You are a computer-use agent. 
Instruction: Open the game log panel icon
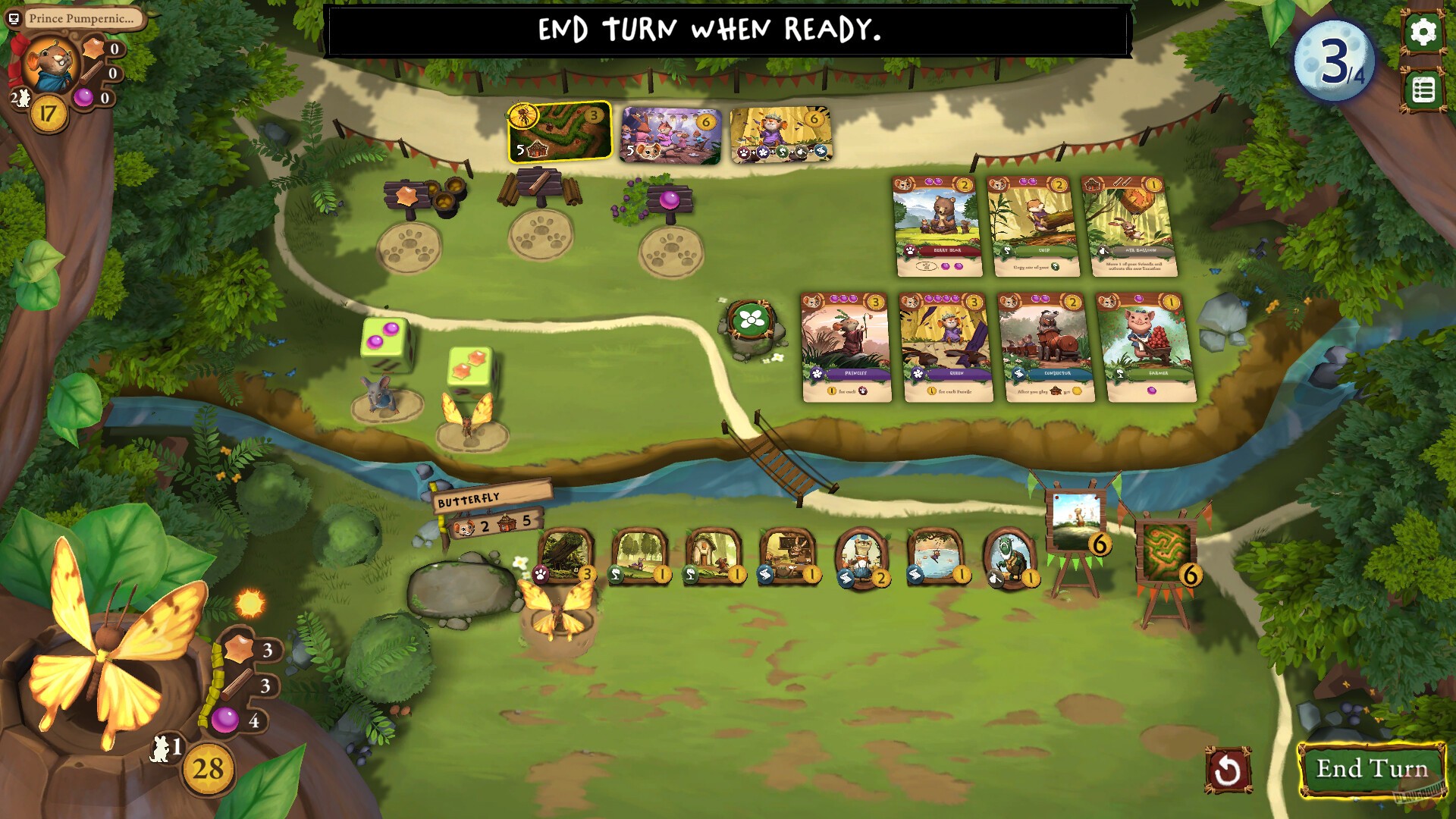click(1424, 89)
